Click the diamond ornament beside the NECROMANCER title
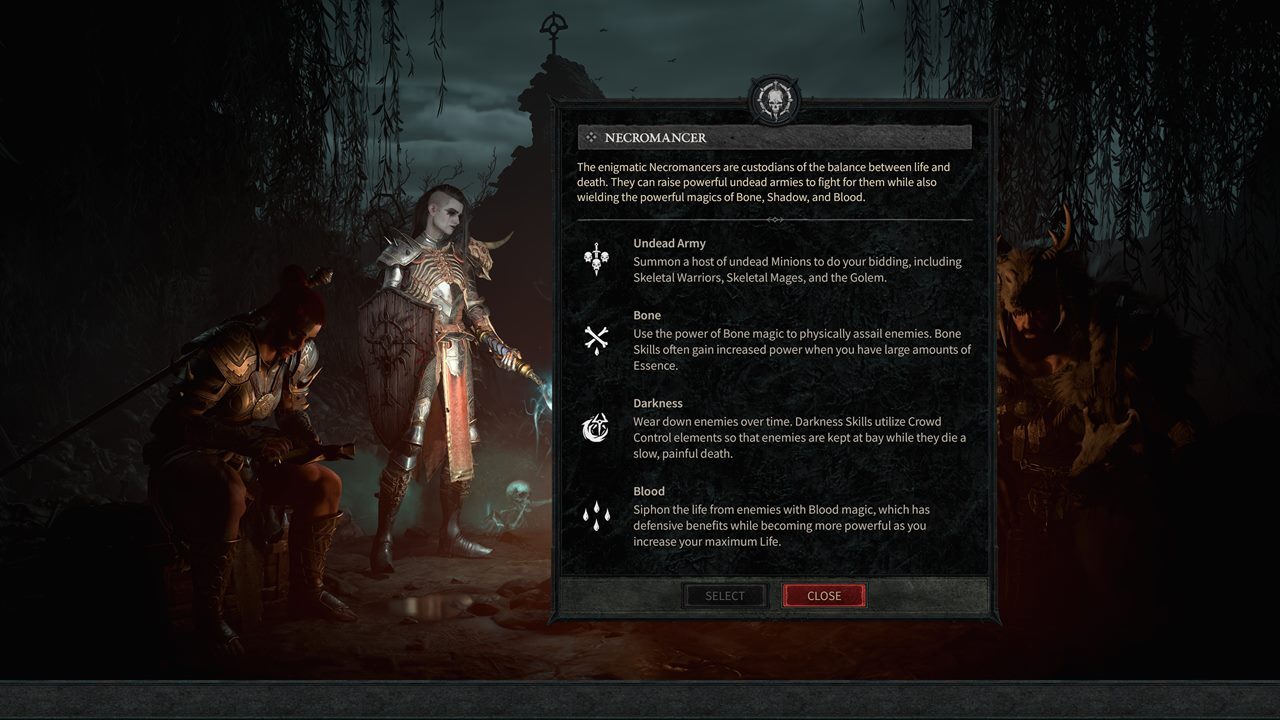 coord(591,137)
